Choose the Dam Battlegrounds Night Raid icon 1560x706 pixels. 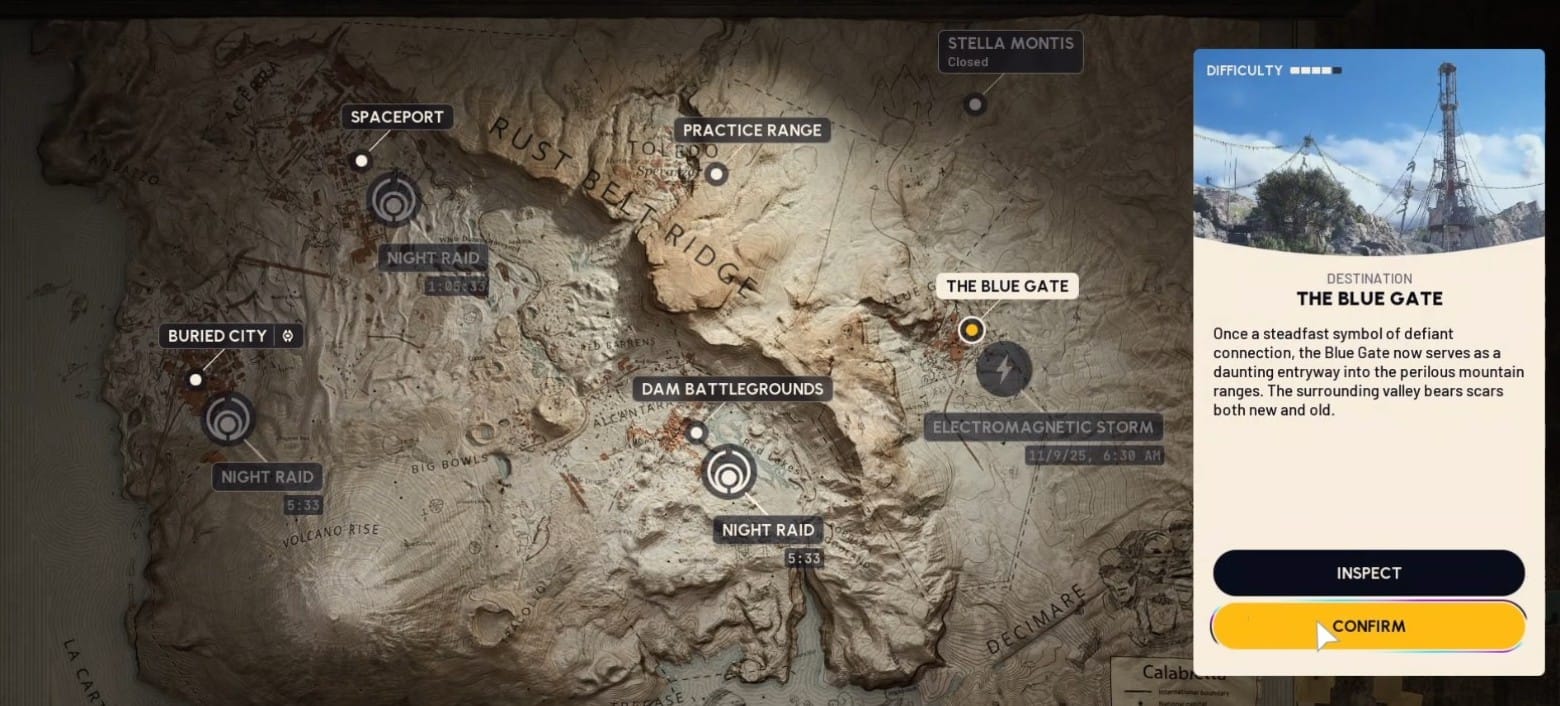[x=729, y=472]
